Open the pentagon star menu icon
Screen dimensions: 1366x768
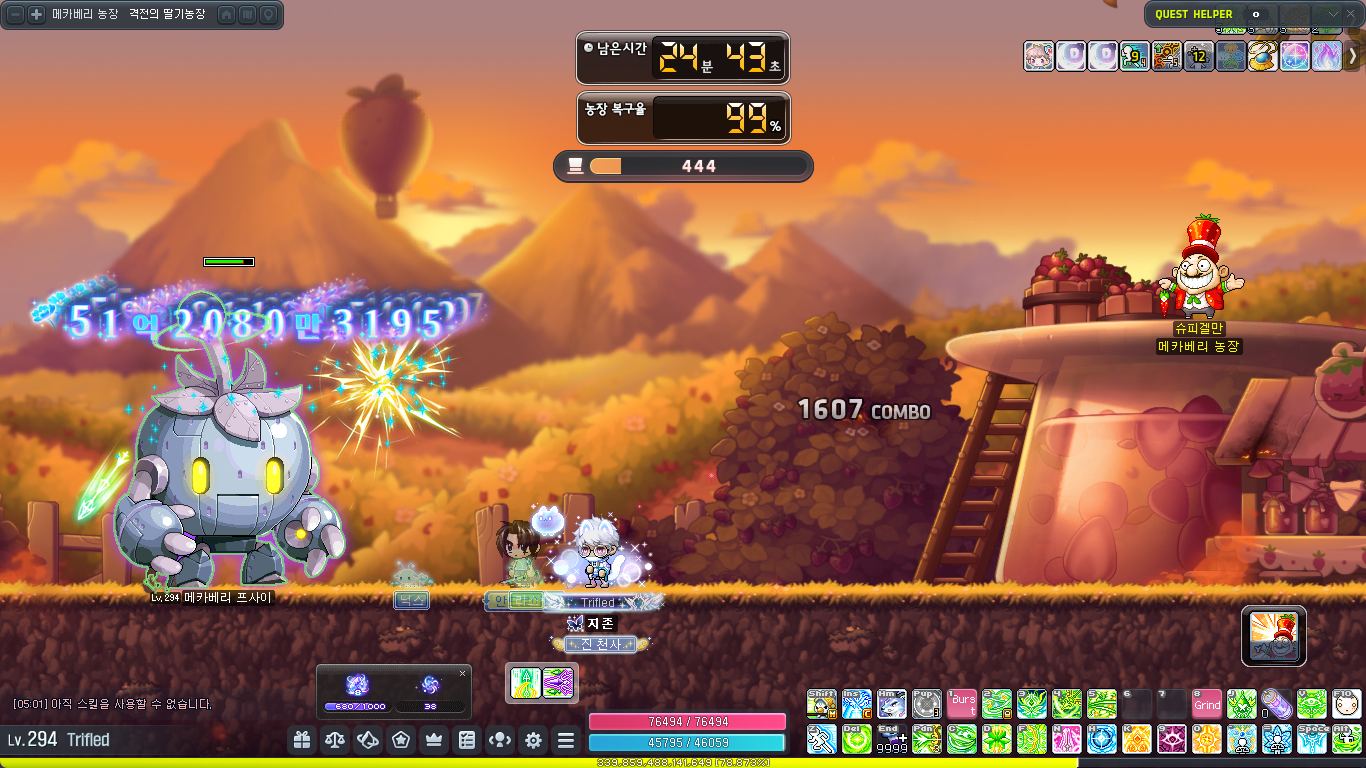401,740
